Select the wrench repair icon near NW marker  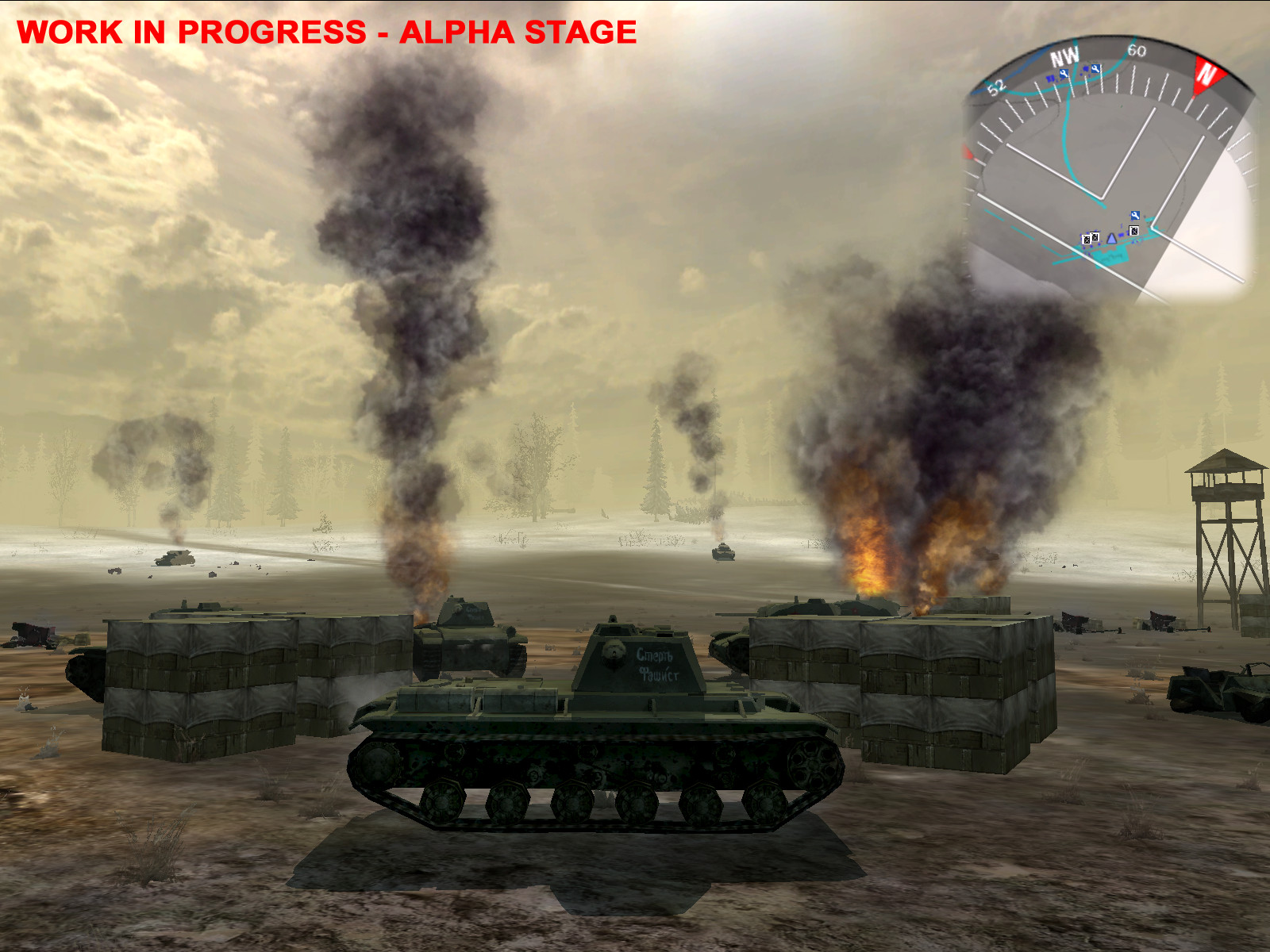(x=1064, y=73)
